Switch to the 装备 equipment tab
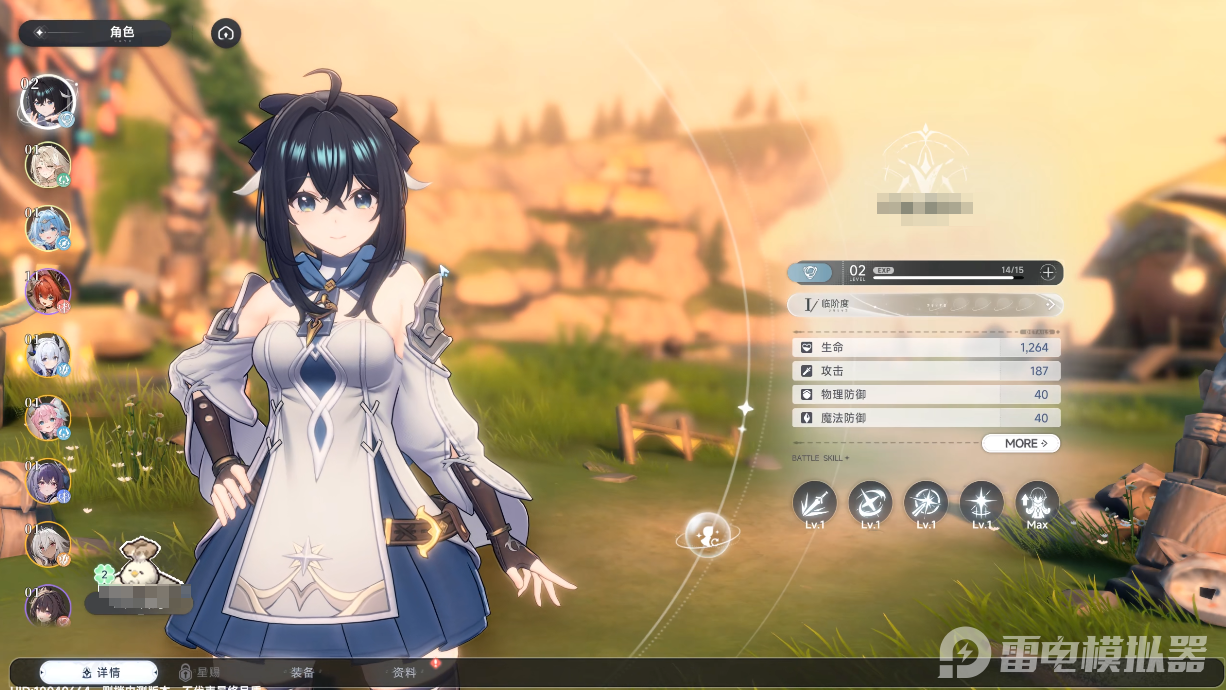The height and width of the screenshot is (690, 1226). pos(302,672)
